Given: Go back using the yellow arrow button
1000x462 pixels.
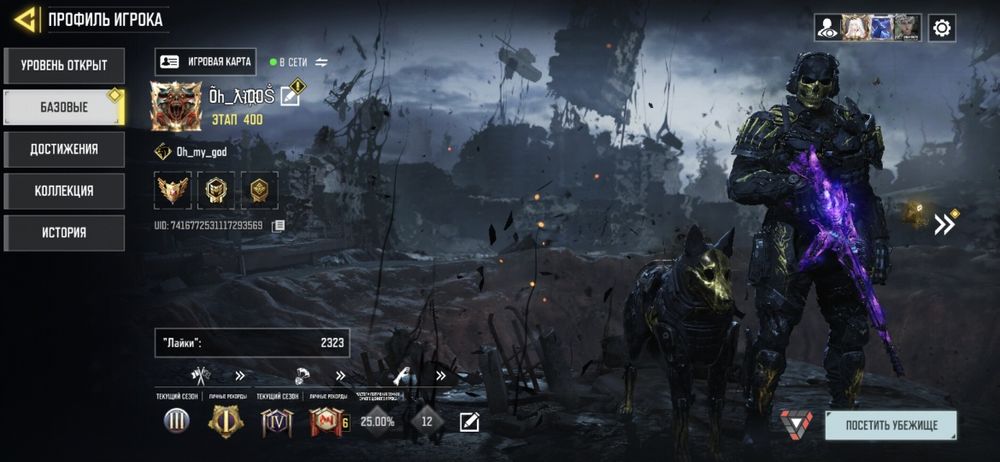Looking at the screenshot, I should [x=27, y=18].
